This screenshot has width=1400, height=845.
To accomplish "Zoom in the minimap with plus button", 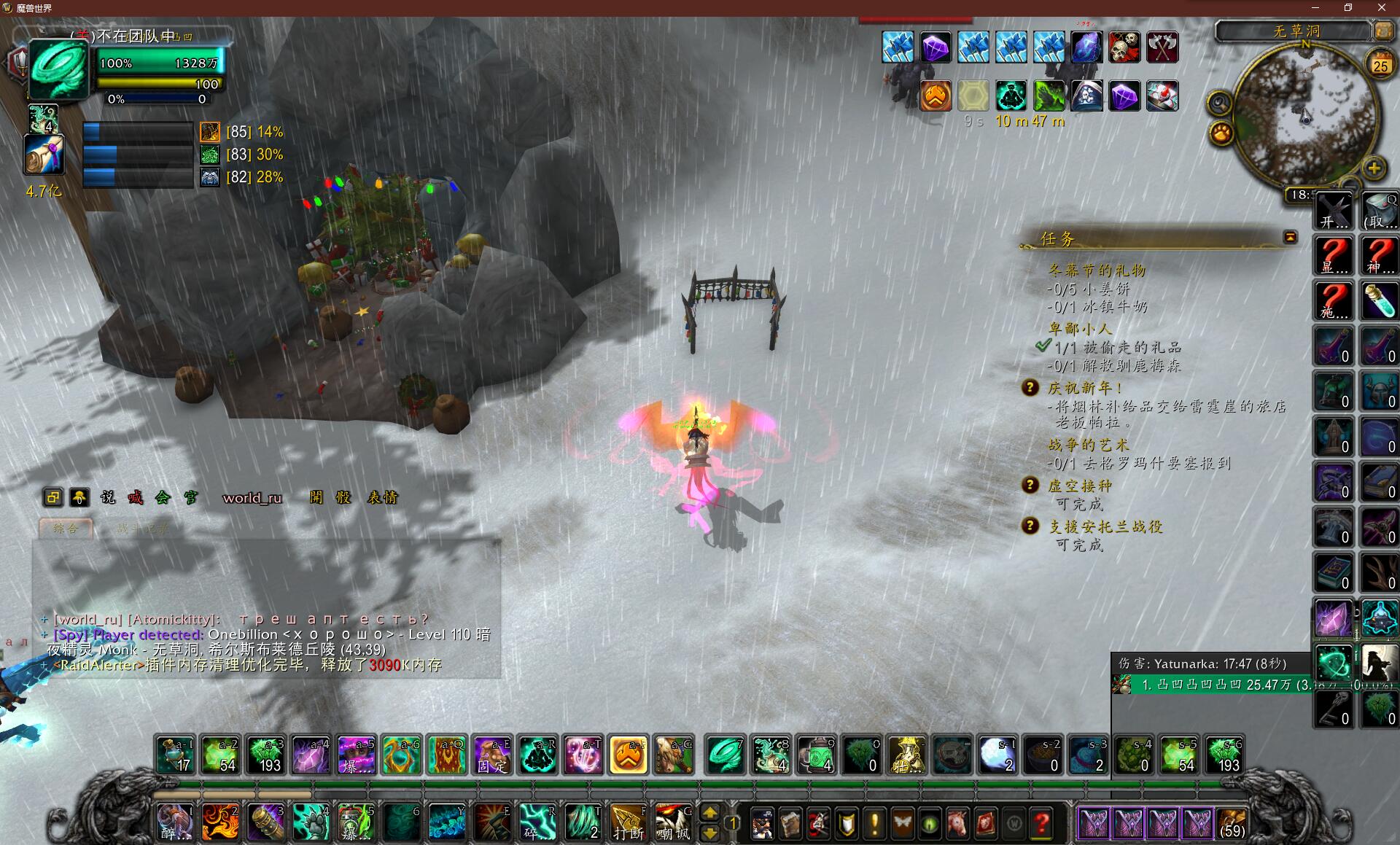I will 1374,168.
